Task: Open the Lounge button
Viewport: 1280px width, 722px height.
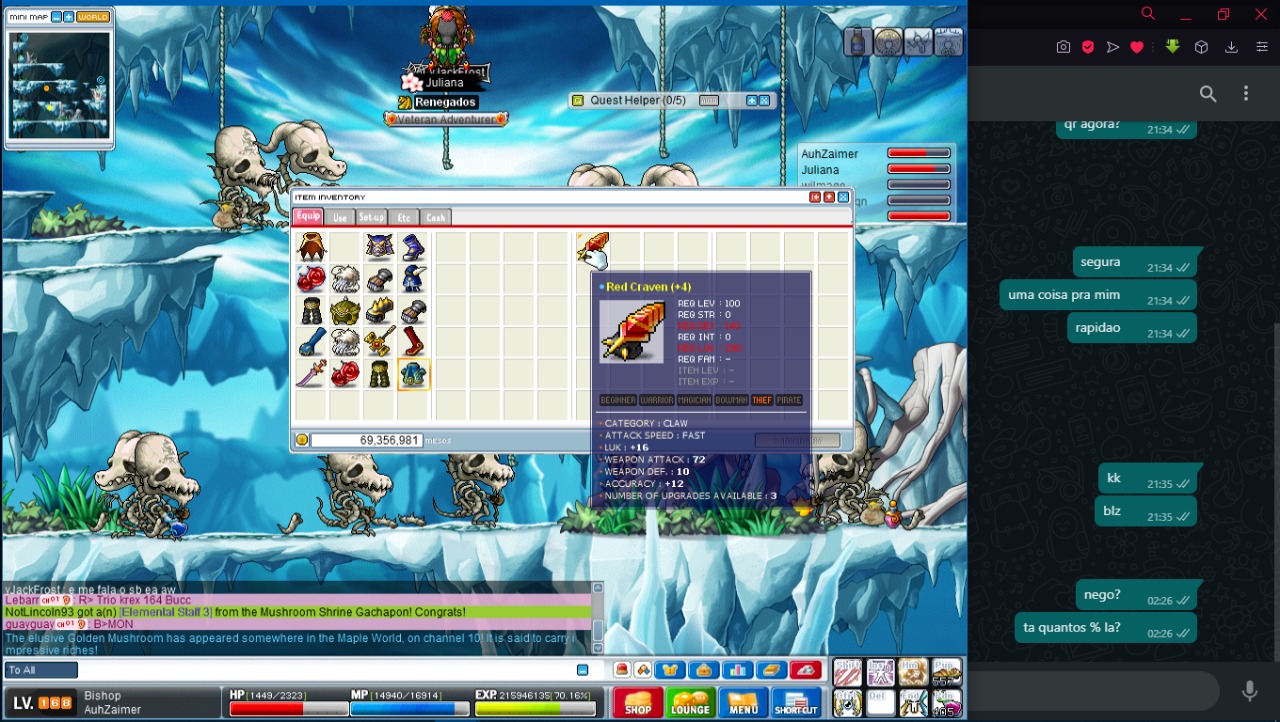Action: click(x=690, y=703)
